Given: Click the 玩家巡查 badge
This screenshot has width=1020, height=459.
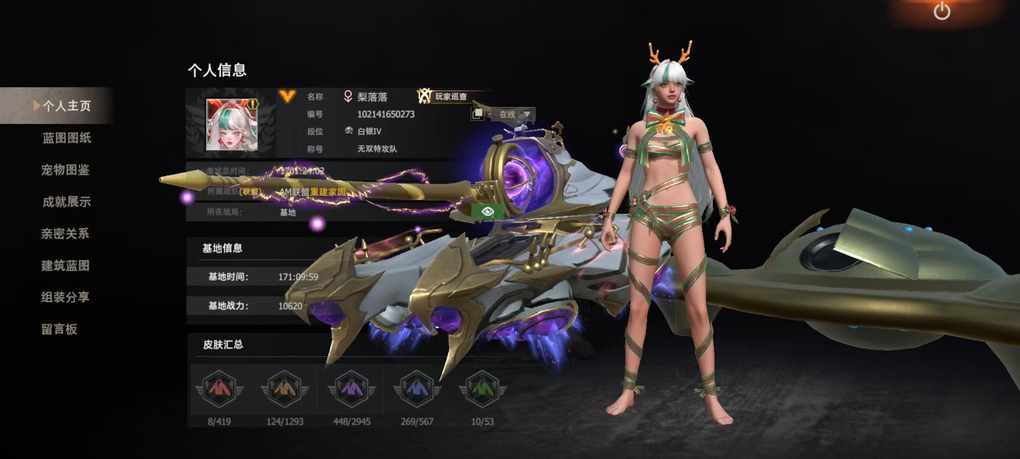Looking at the screenshot, I should pos(445,96).
